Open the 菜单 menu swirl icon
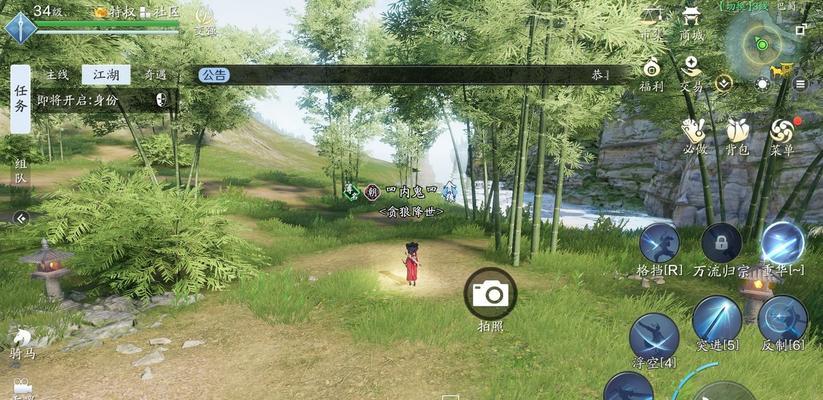The width and height of the screenshot is (823, 400). tap(782, 132)
